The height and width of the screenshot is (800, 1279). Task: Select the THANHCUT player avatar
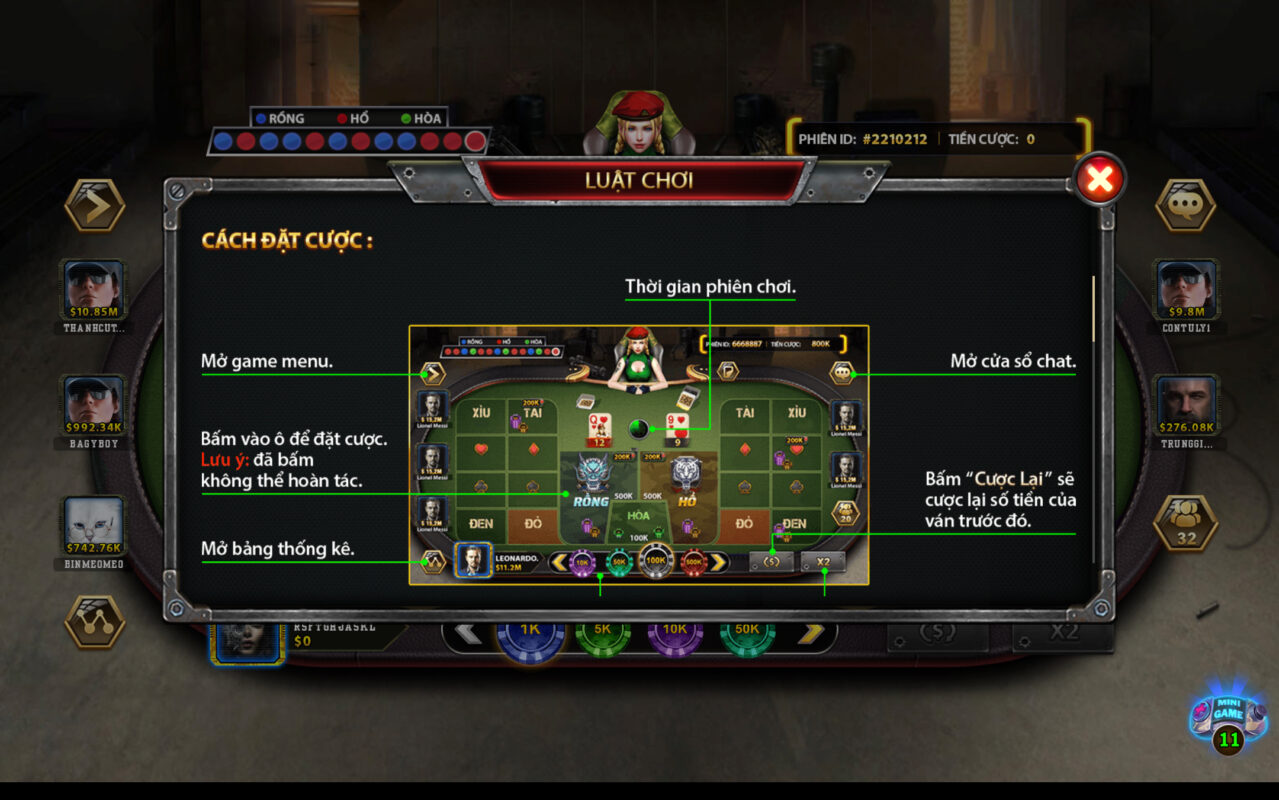pos(94,289)
